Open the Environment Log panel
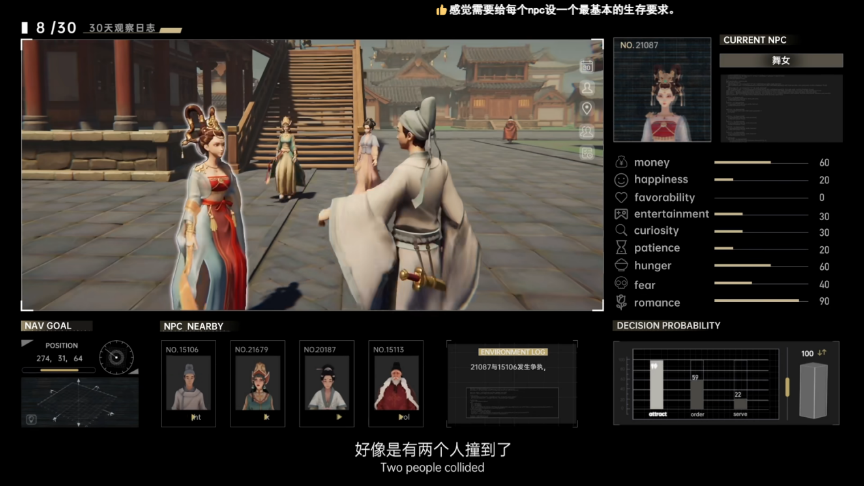This screenshot has width=864, height=486. tap(512, 383)
